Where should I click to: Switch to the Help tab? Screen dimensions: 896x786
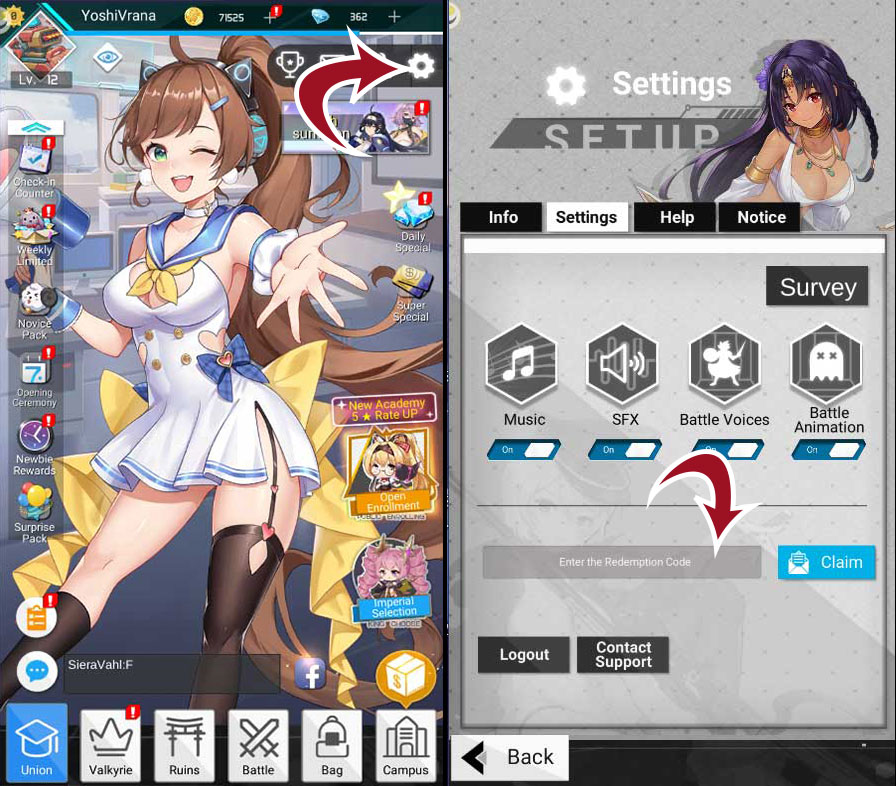click(x=677, y=217)
